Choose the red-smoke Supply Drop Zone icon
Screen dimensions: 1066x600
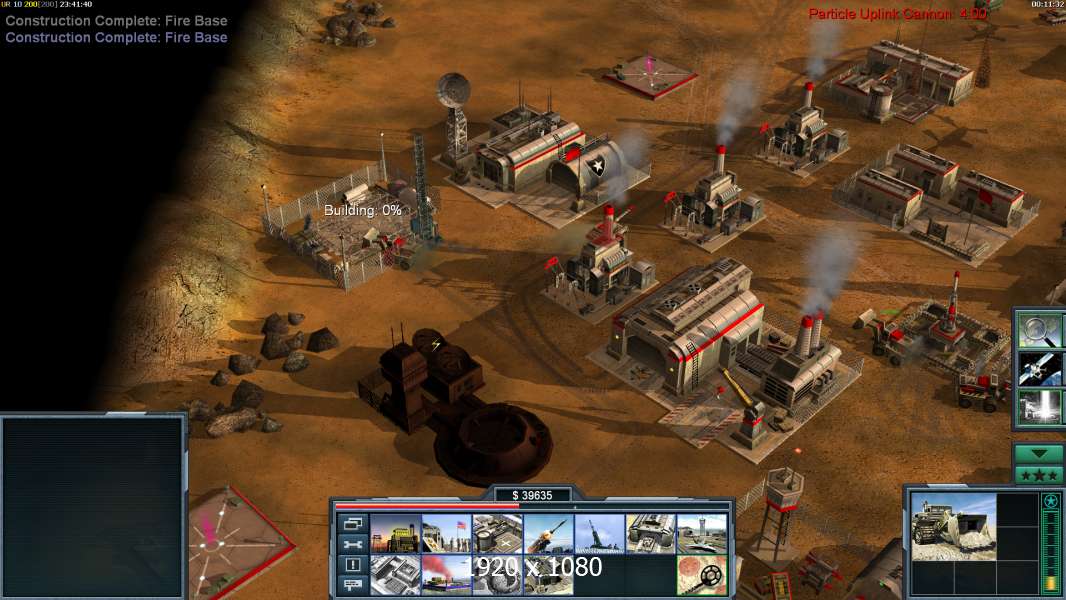click(446, 575)
